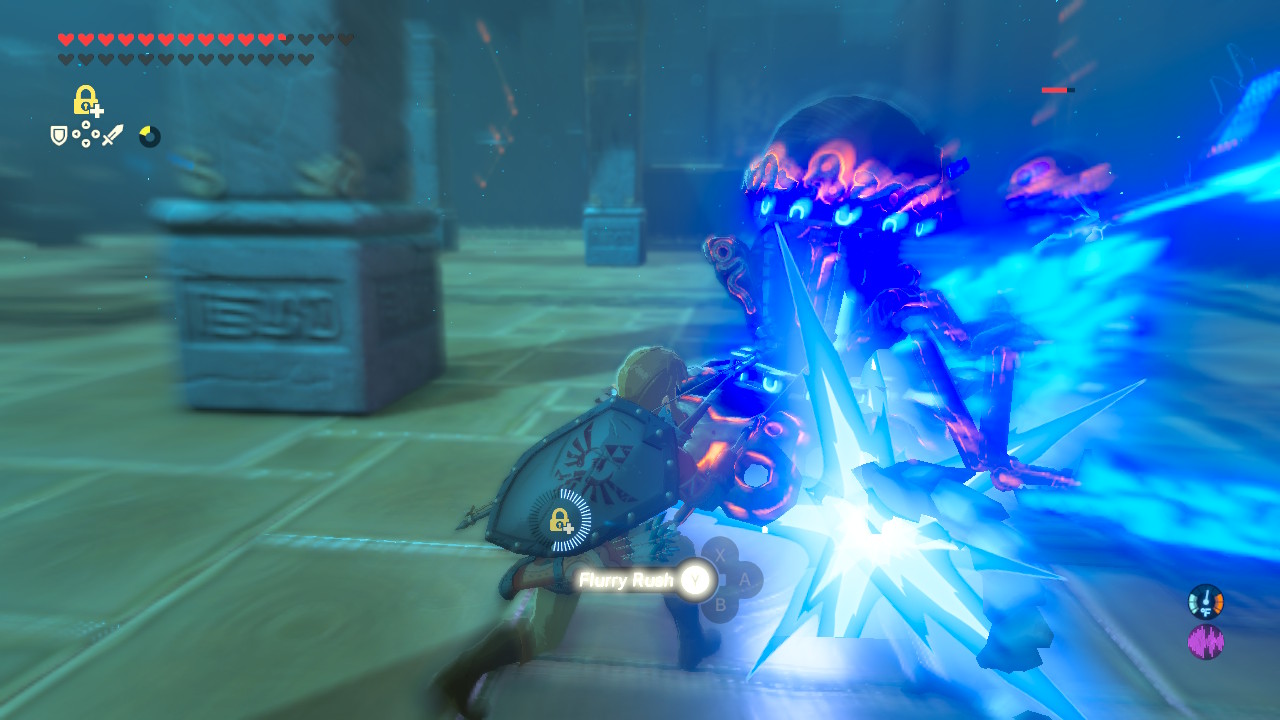Click the d-pad weapon-switch icon
Image resolution: width=1280 pixels, height=720 pixels.
[x=86, y=134]
